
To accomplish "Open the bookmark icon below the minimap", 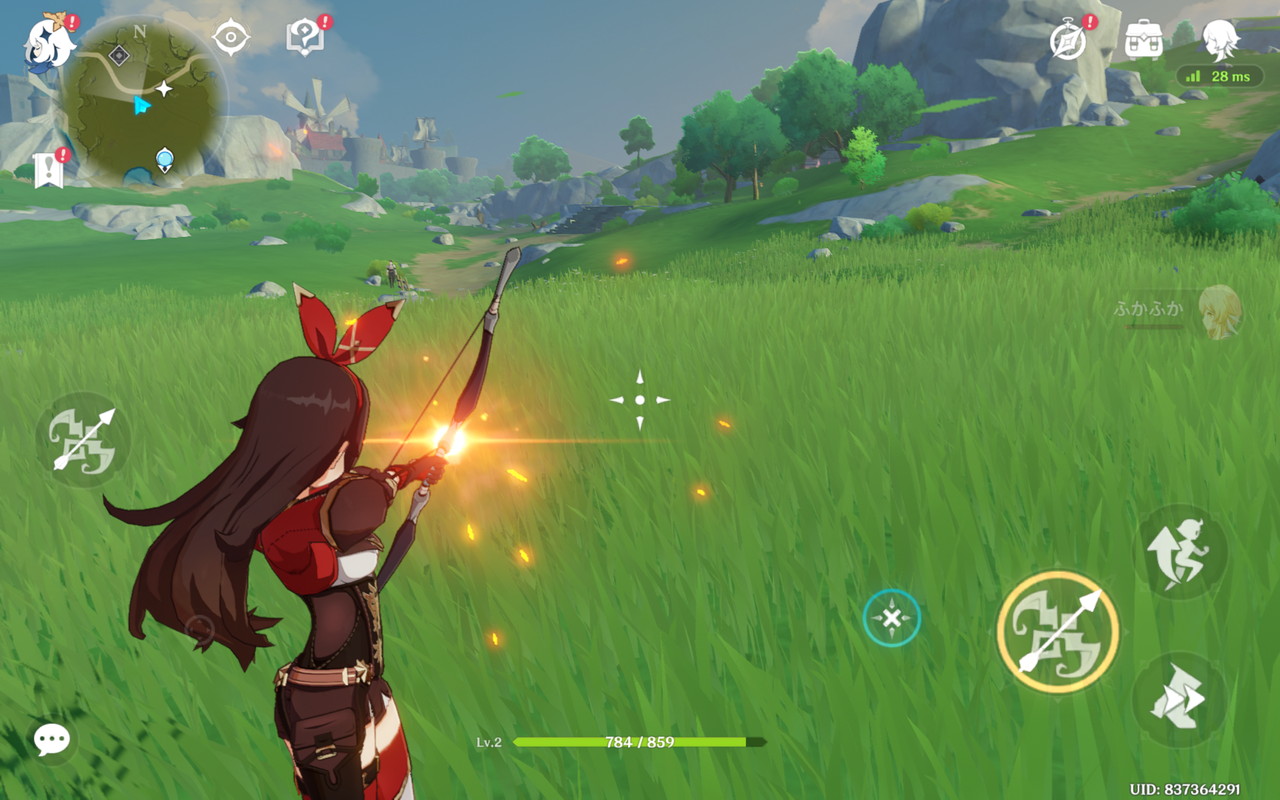I will pos(49,170).
